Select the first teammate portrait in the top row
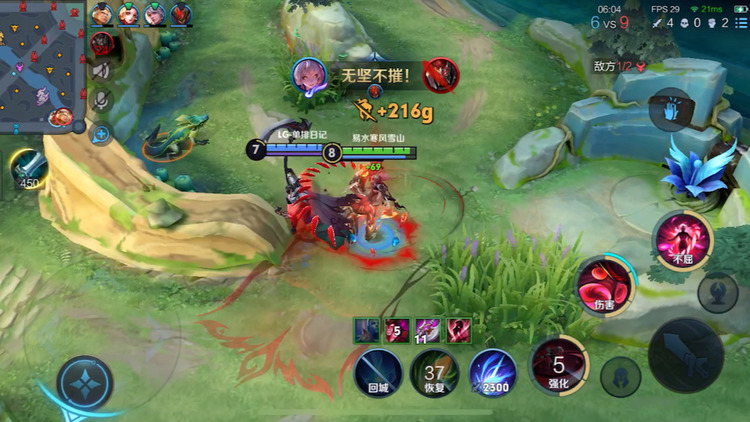 click(102, 14)
